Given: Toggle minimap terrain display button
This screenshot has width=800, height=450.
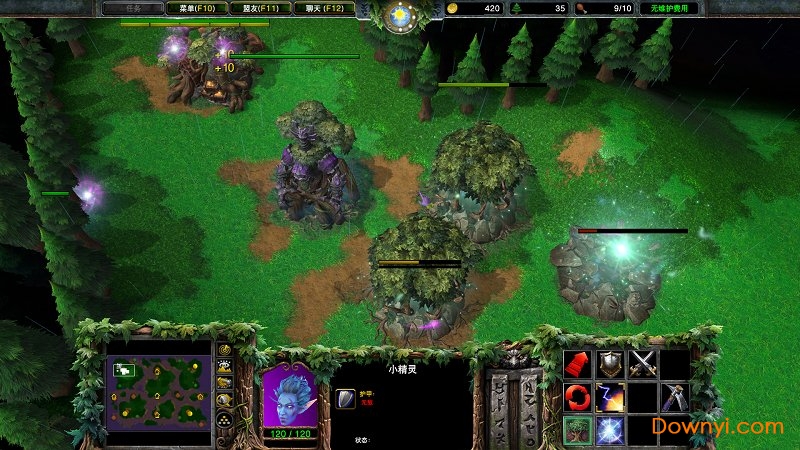Looking at the screenshot, I should [x=225, y=367].
